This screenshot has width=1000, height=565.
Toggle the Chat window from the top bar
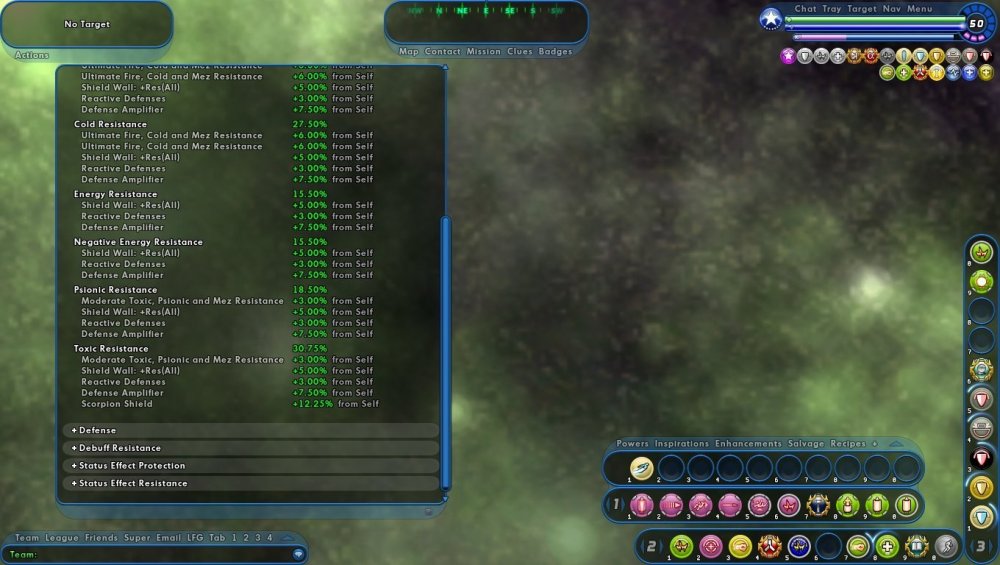[805, 9]
